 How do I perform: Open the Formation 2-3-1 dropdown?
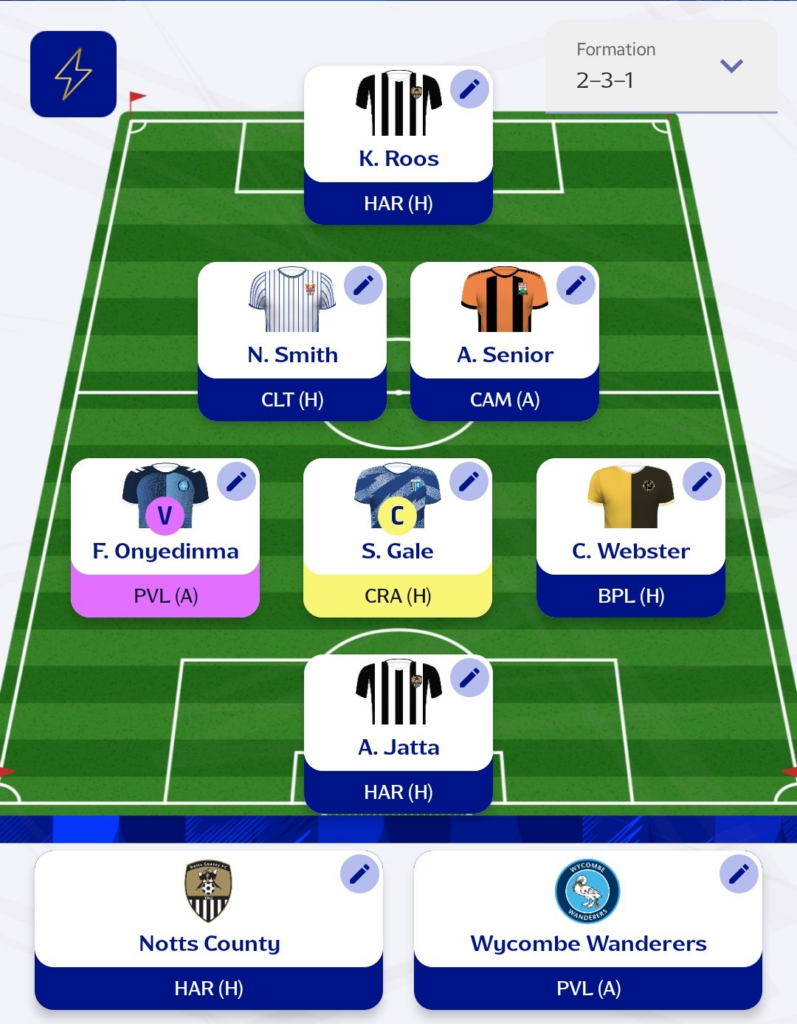(x=661, y=66)
